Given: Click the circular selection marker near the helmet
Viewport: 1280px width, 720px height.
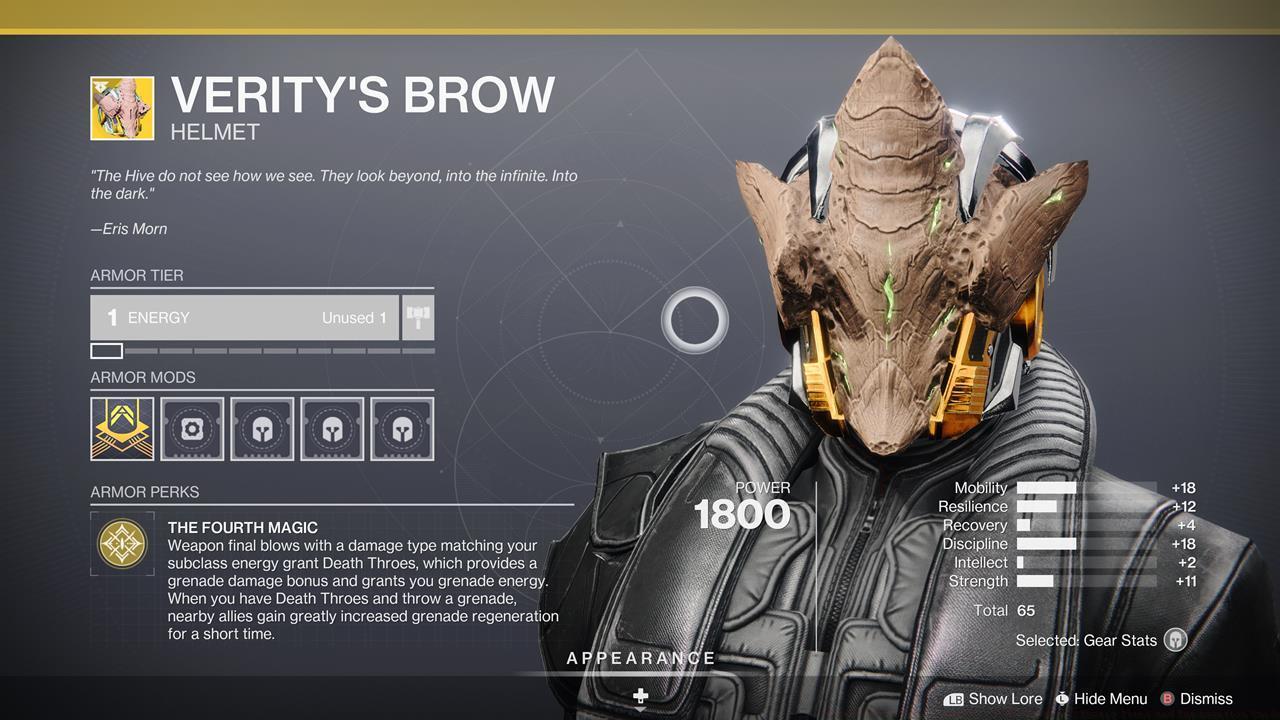Looking at the screenshot, I should [x=696, y=318].
